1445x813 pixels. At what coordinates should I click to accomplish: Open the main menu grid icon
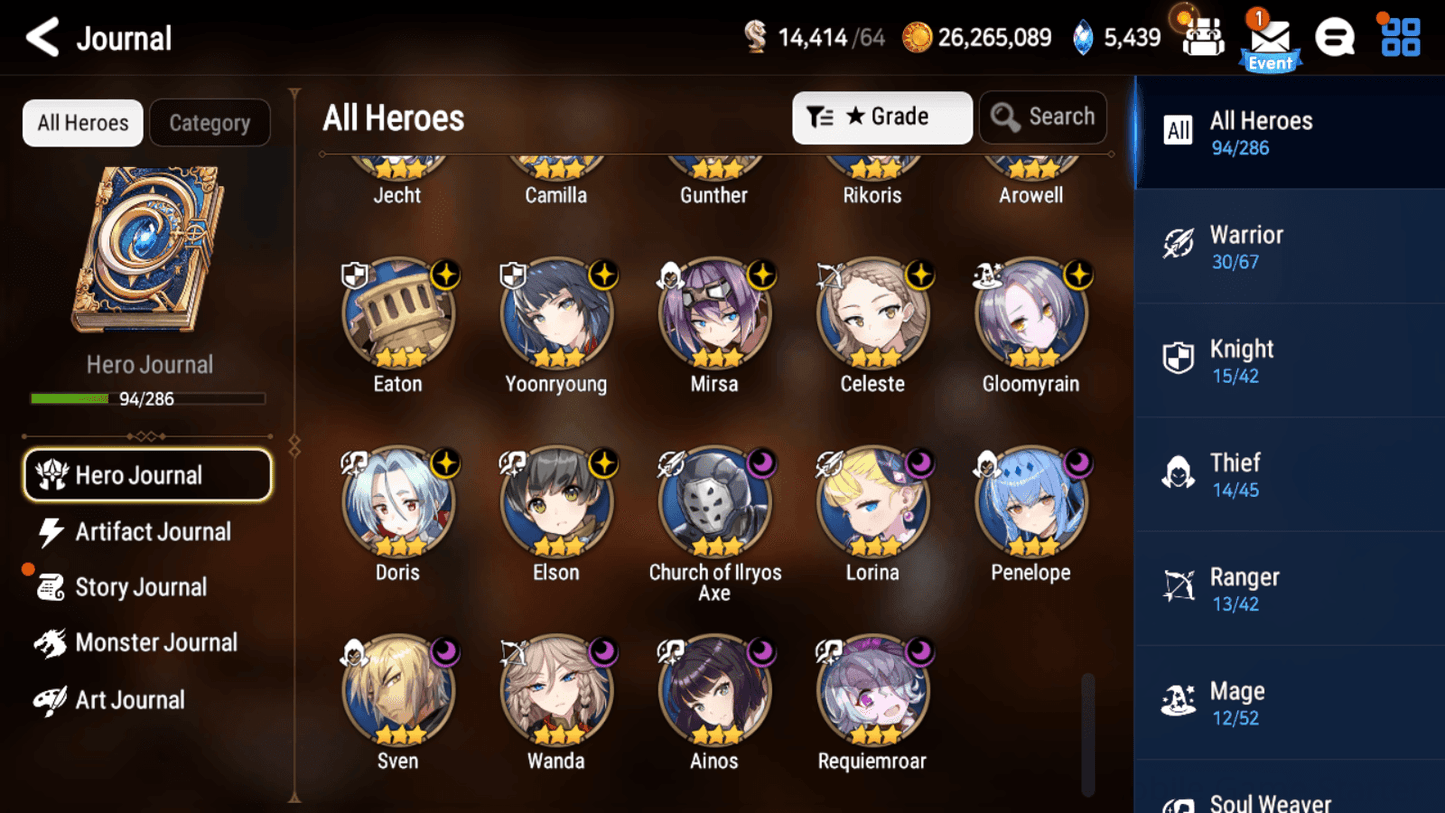coord(1398,36)
